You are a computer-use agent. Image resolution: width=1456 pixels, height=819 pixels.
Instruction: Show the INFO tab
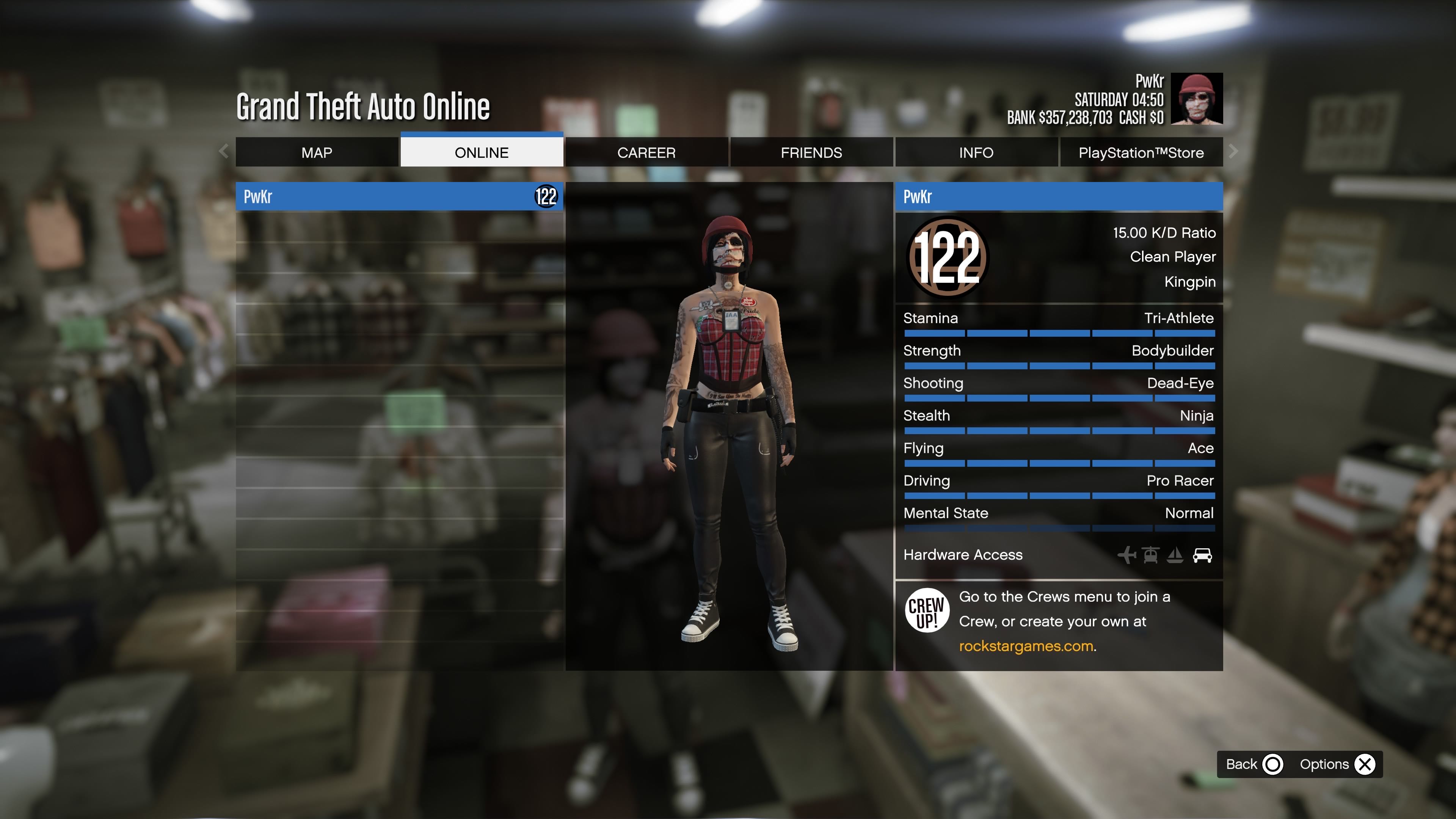coord(976,152)
